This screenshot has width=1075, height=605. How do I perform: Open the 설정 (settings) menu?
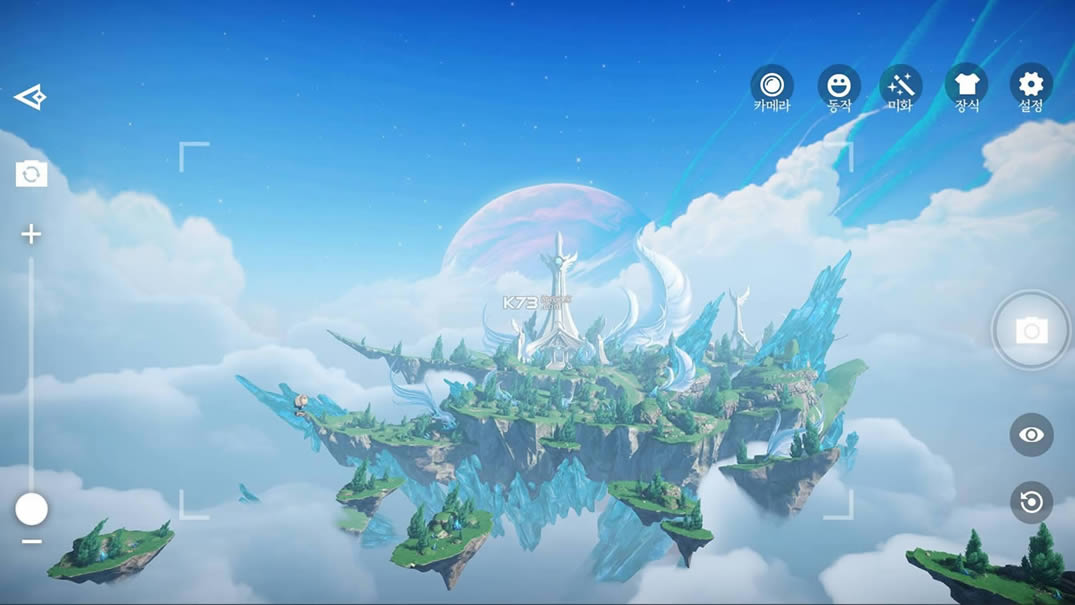click(x=1031, y=86)
